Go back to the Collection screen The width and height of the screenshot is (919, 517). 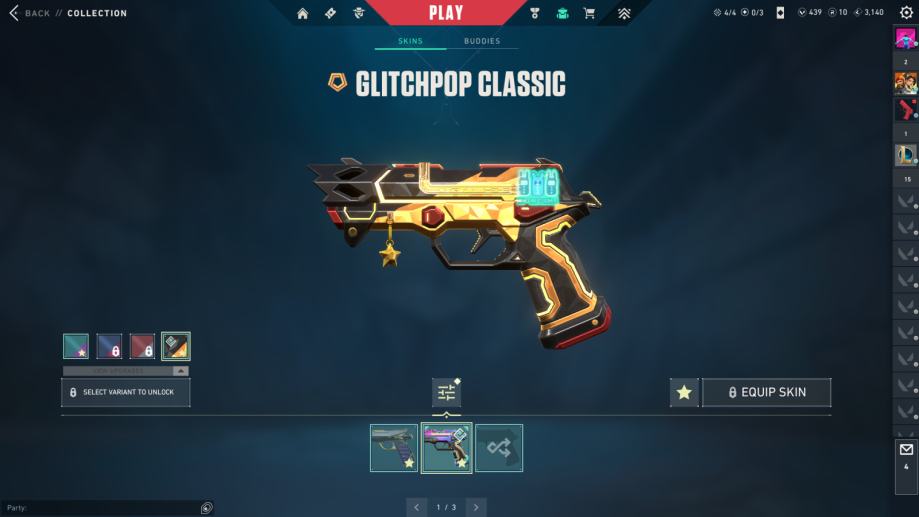tap(30, 13)
